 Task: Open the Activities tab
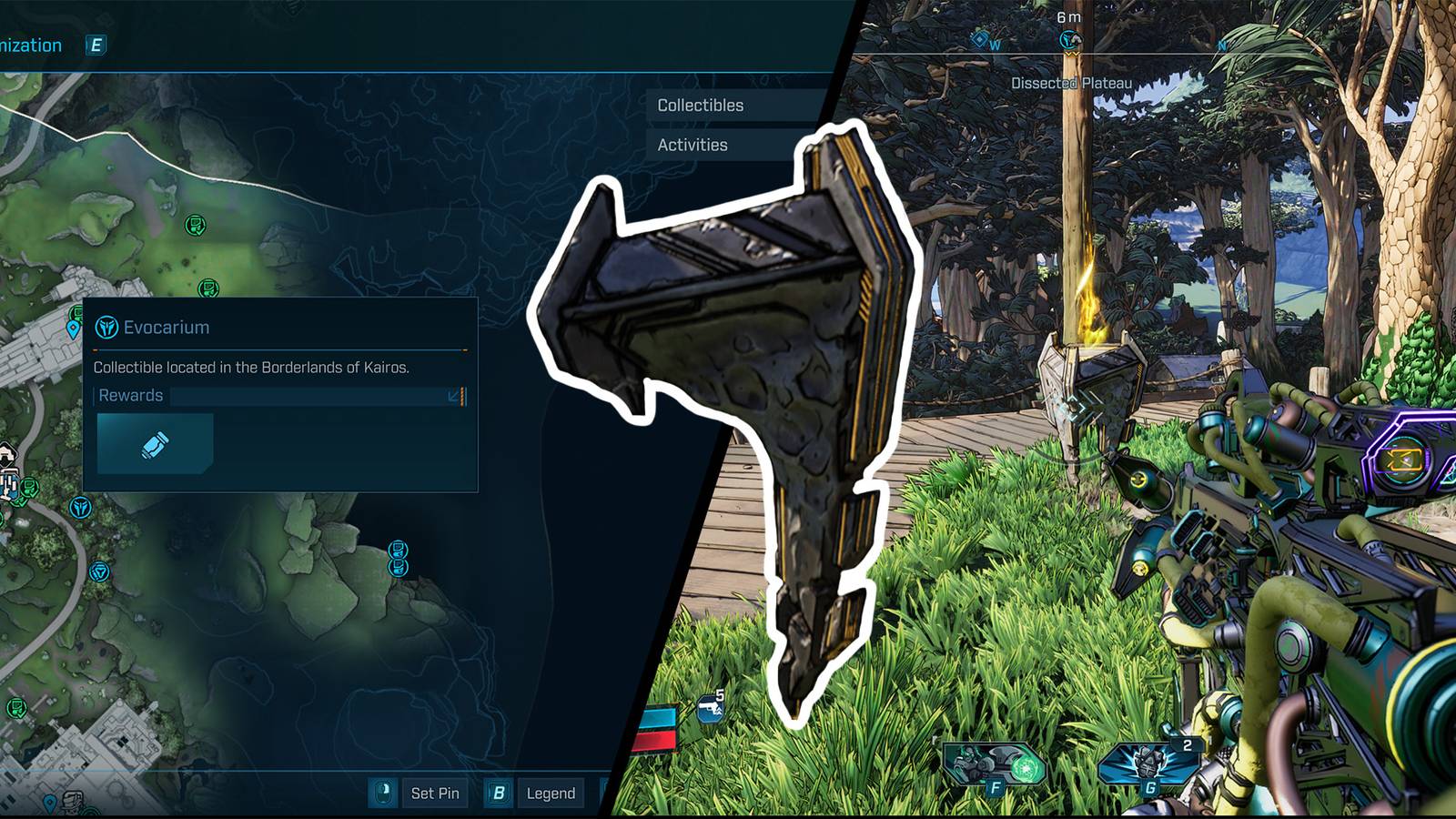click(x=693, y=145)
